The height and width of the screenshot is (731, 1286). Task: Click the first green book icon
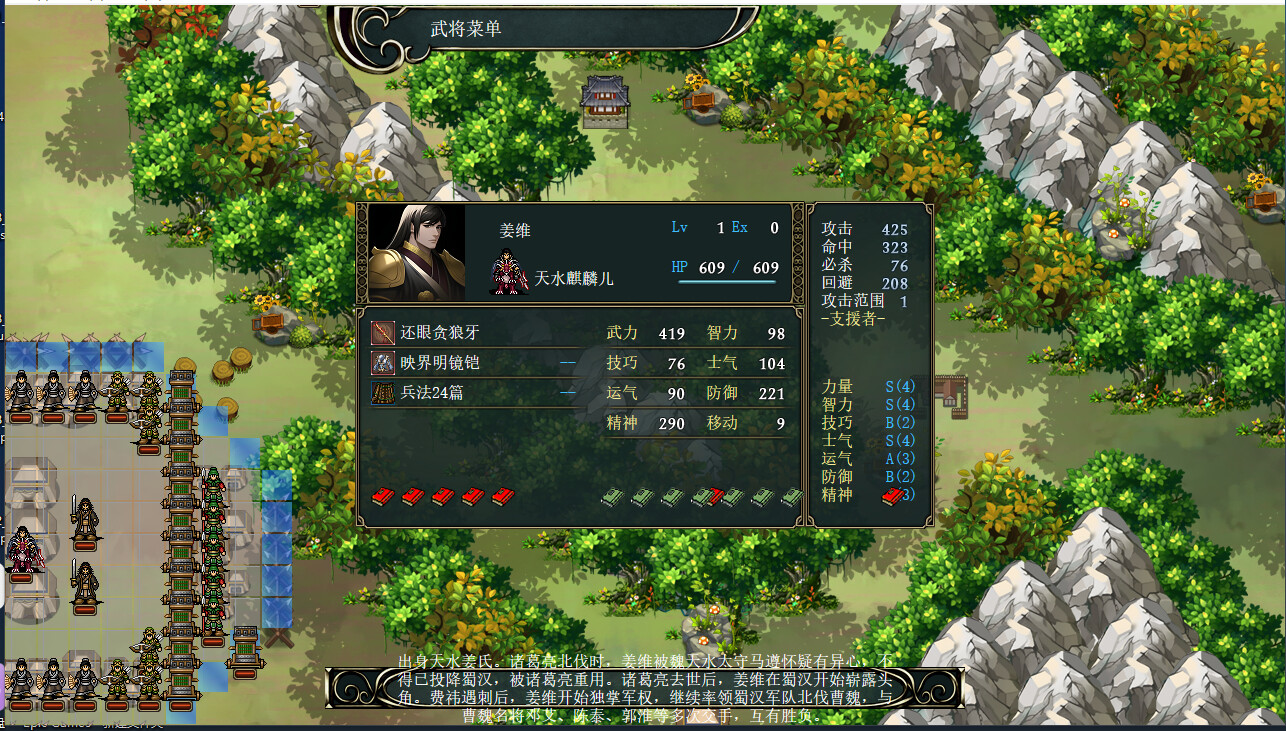click(x=612, y=497)
